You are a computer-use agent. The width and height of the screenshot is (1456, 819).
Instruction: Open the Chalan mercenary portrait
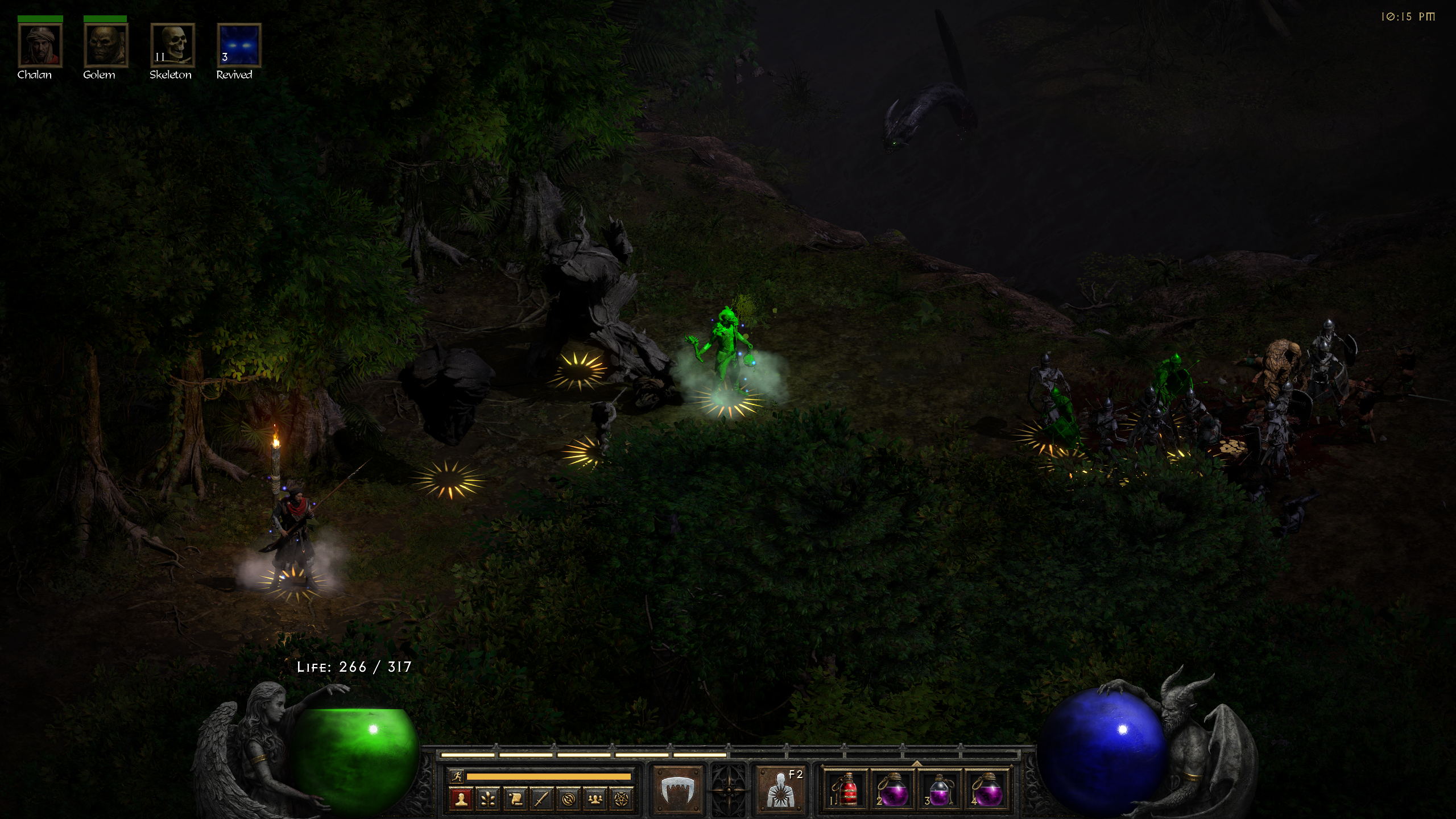(40, 45)
